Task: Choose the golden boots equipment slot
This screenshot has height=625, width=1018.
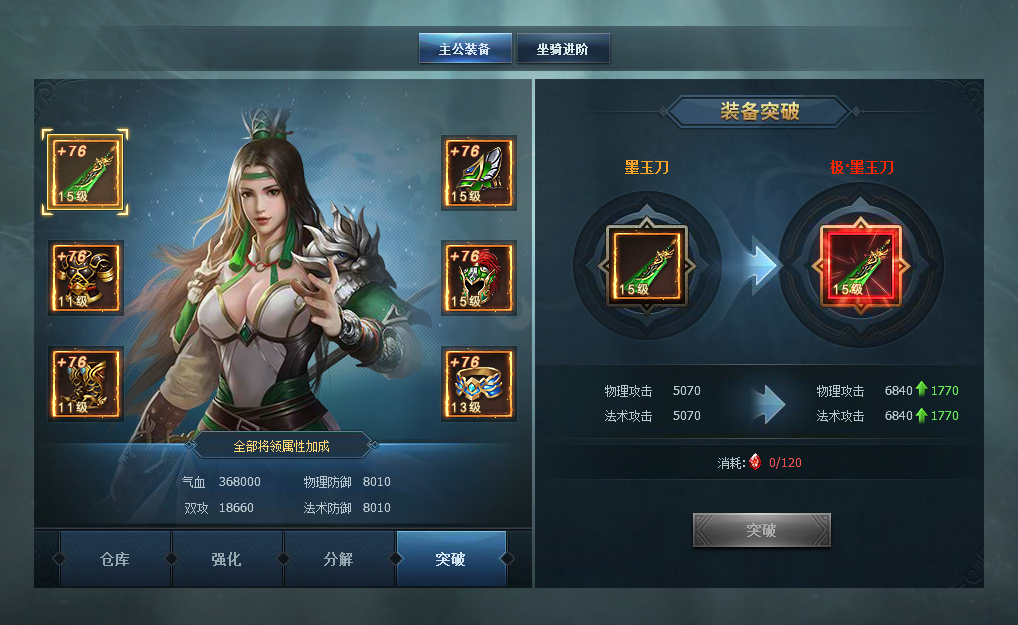Action: tap(85, 383)
